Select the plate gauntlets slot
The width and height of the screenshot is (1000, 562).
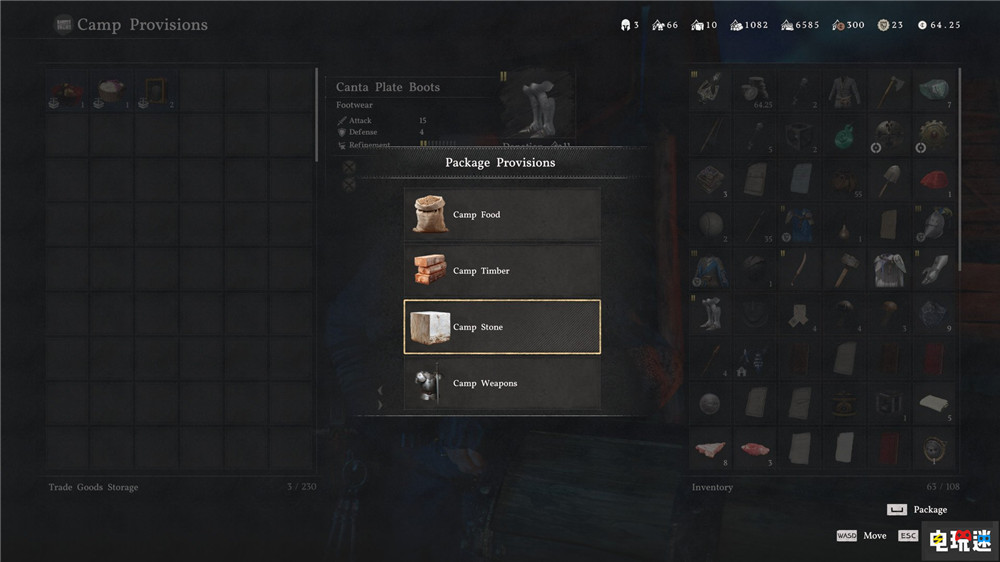[x=933, y=268]
